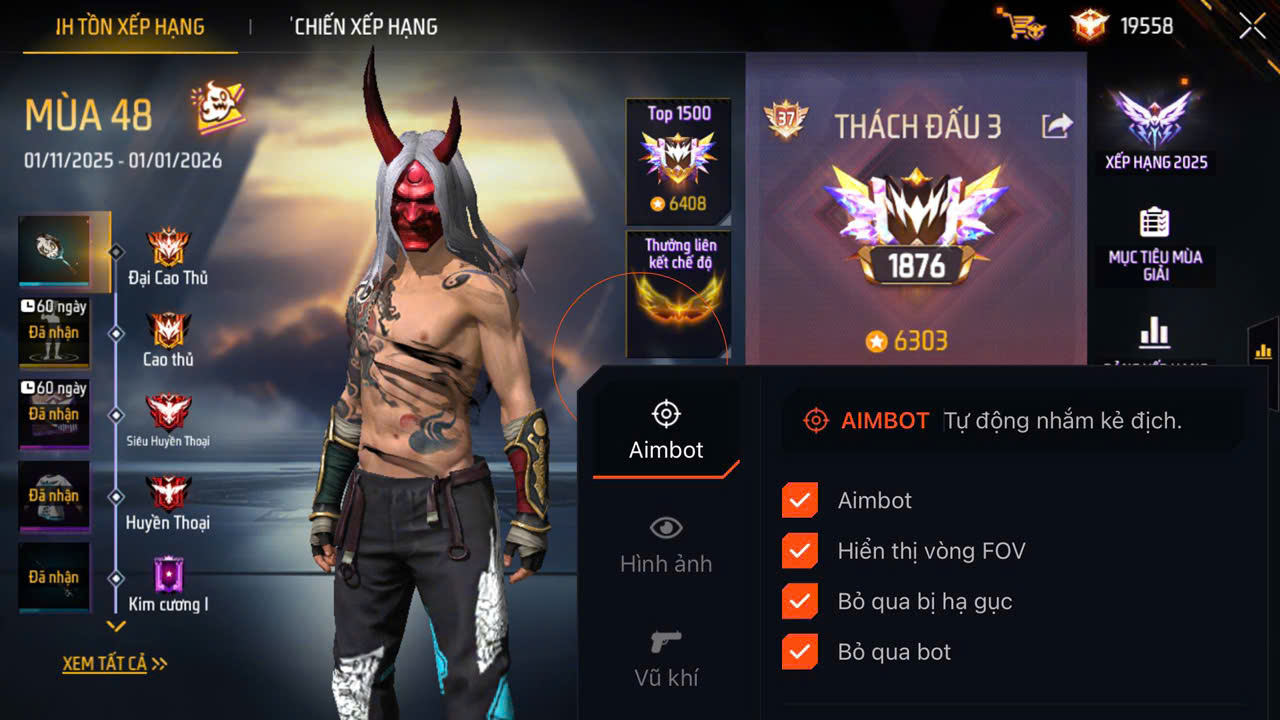
Task: Toggle the Bỏ qua bị hạ gục option
Action: [x=799, y=601]
